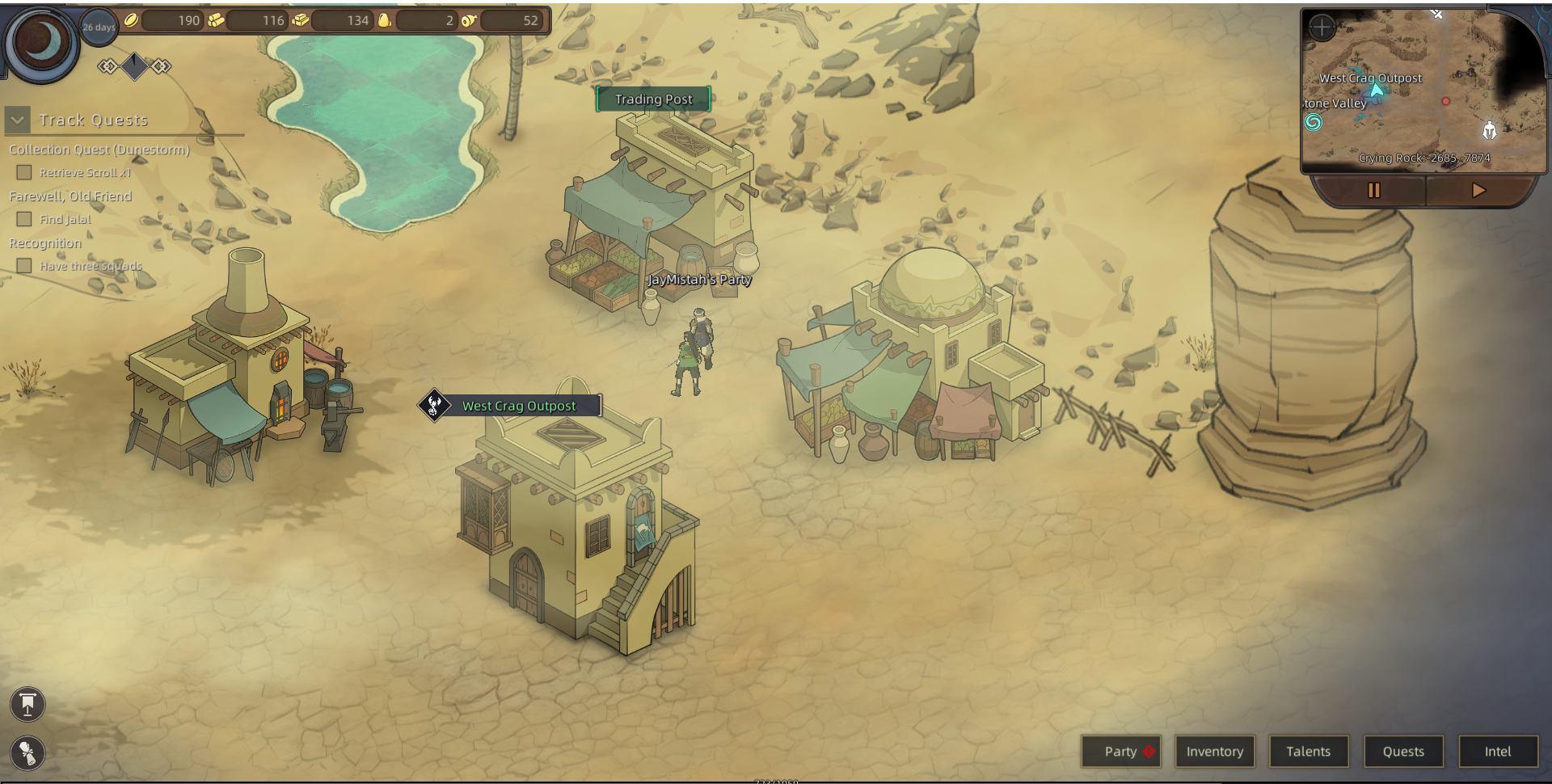Select the teal swirl marker on minimap
Screen dimensions: 1552x784
coord(1314,122)
